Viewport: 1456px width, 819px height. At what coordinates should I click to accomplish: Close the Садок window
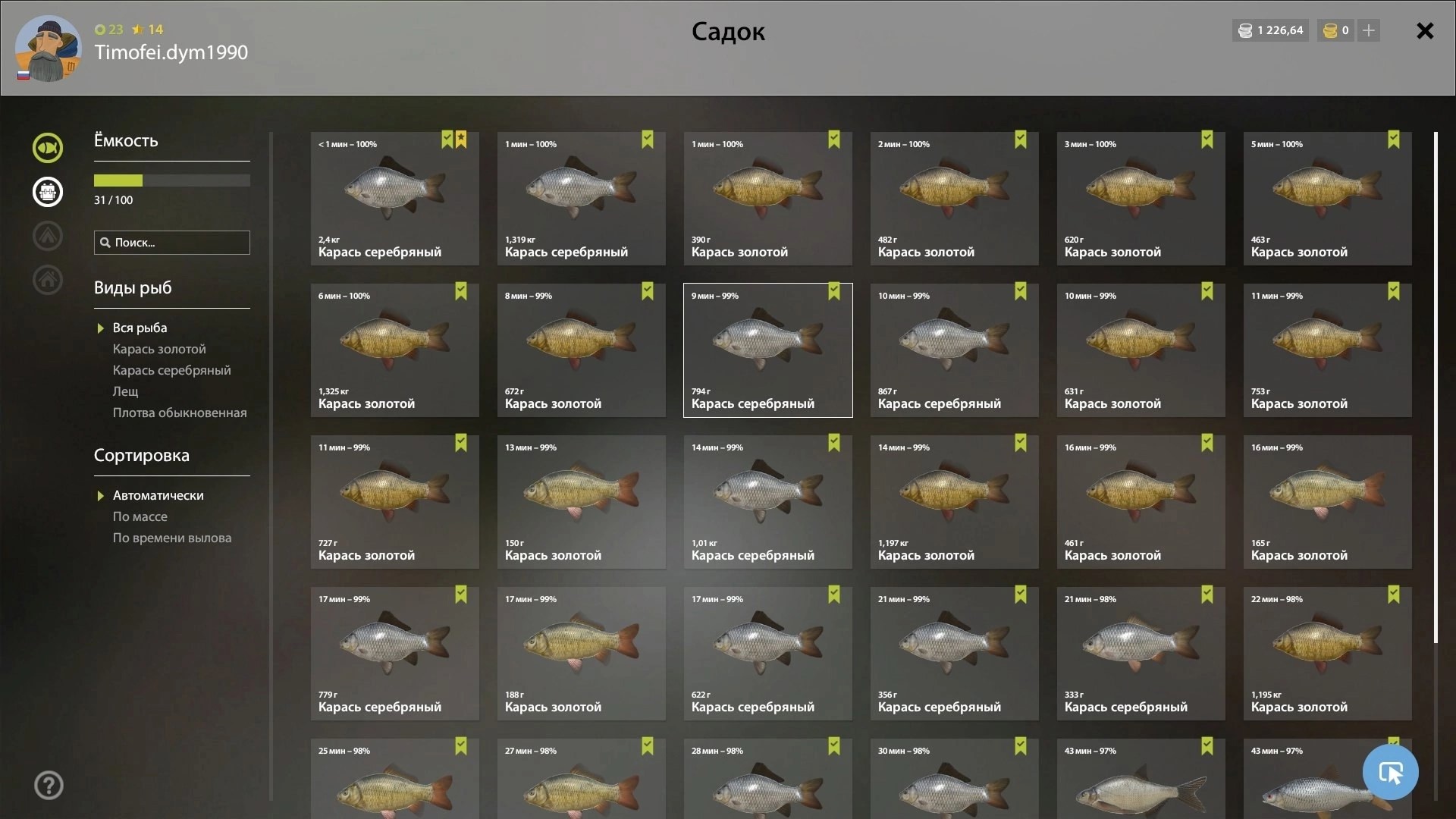1425,31
